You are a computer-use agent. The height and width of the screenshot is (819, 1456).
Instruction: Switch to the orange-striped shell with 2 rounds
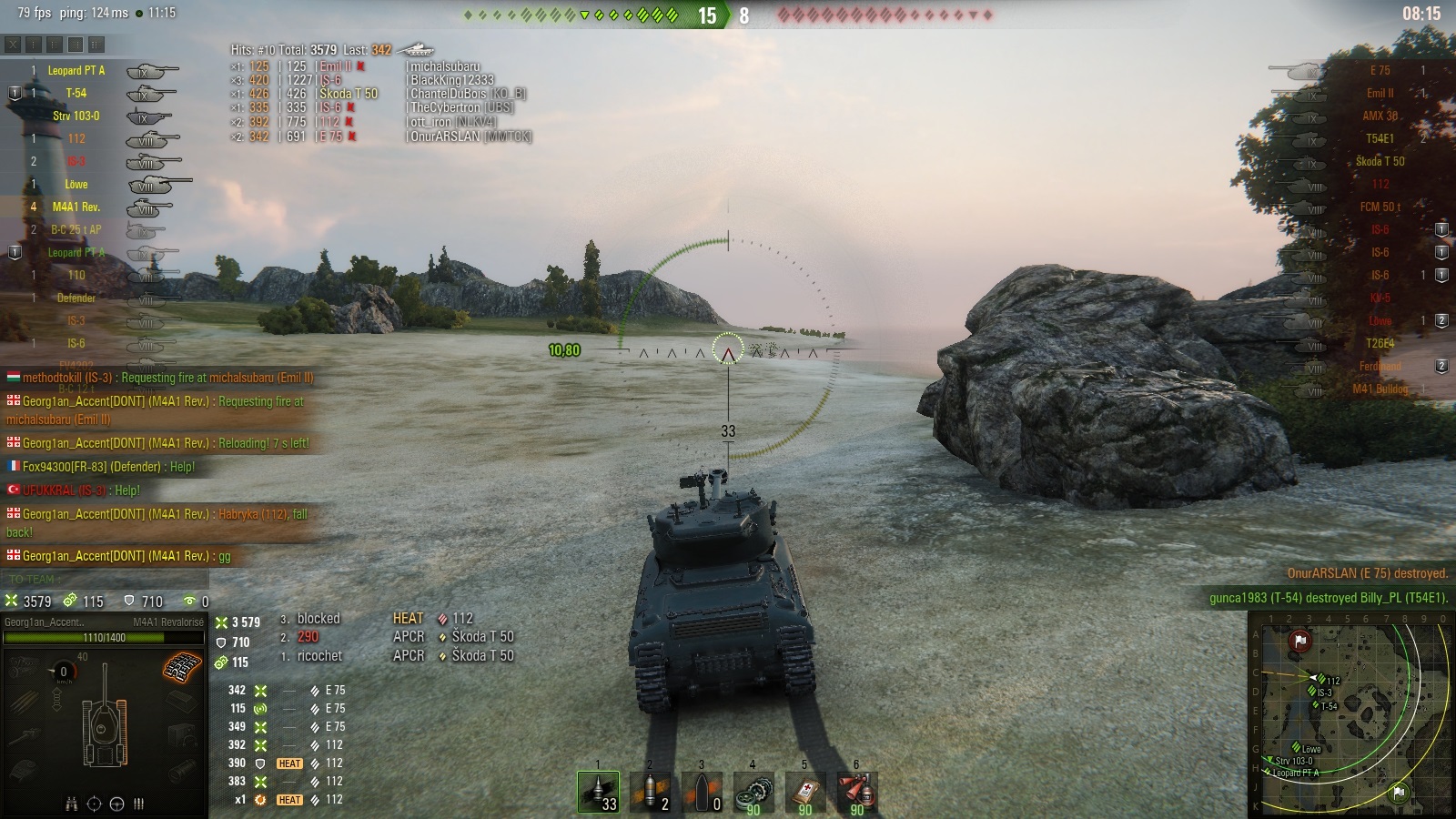tap(651, 792)
